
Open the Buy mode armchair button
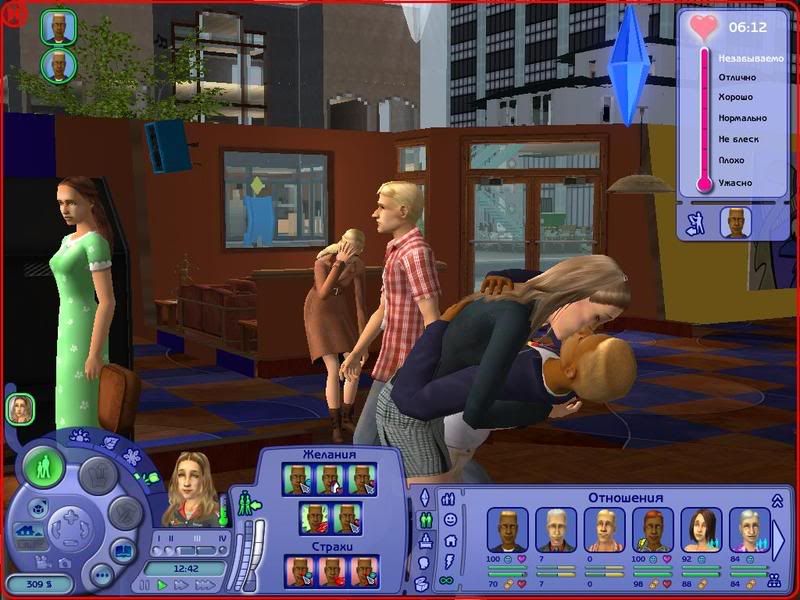100,473
